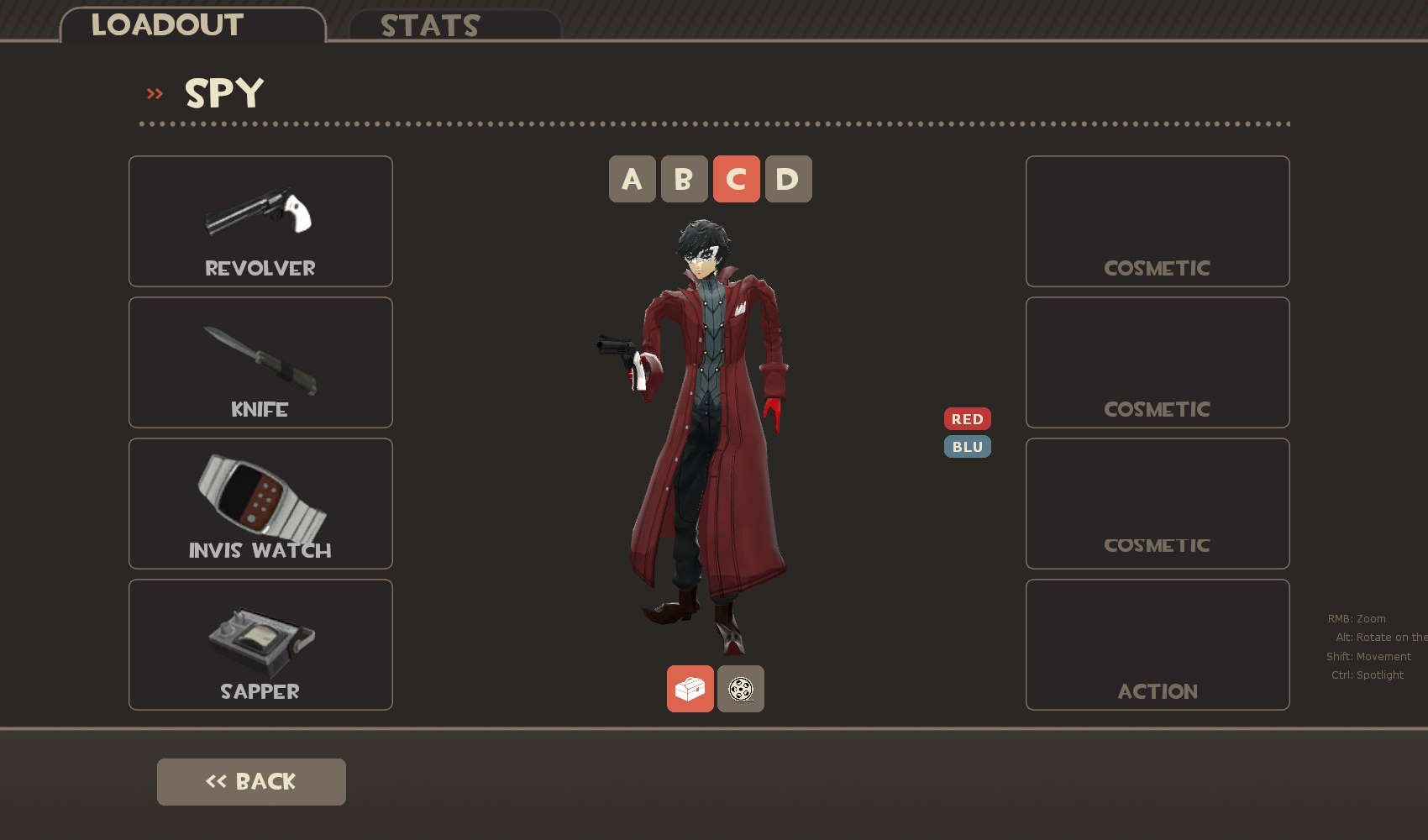1428x840 pixels.
Task: Open the Loadout tab
Action: 192,24
